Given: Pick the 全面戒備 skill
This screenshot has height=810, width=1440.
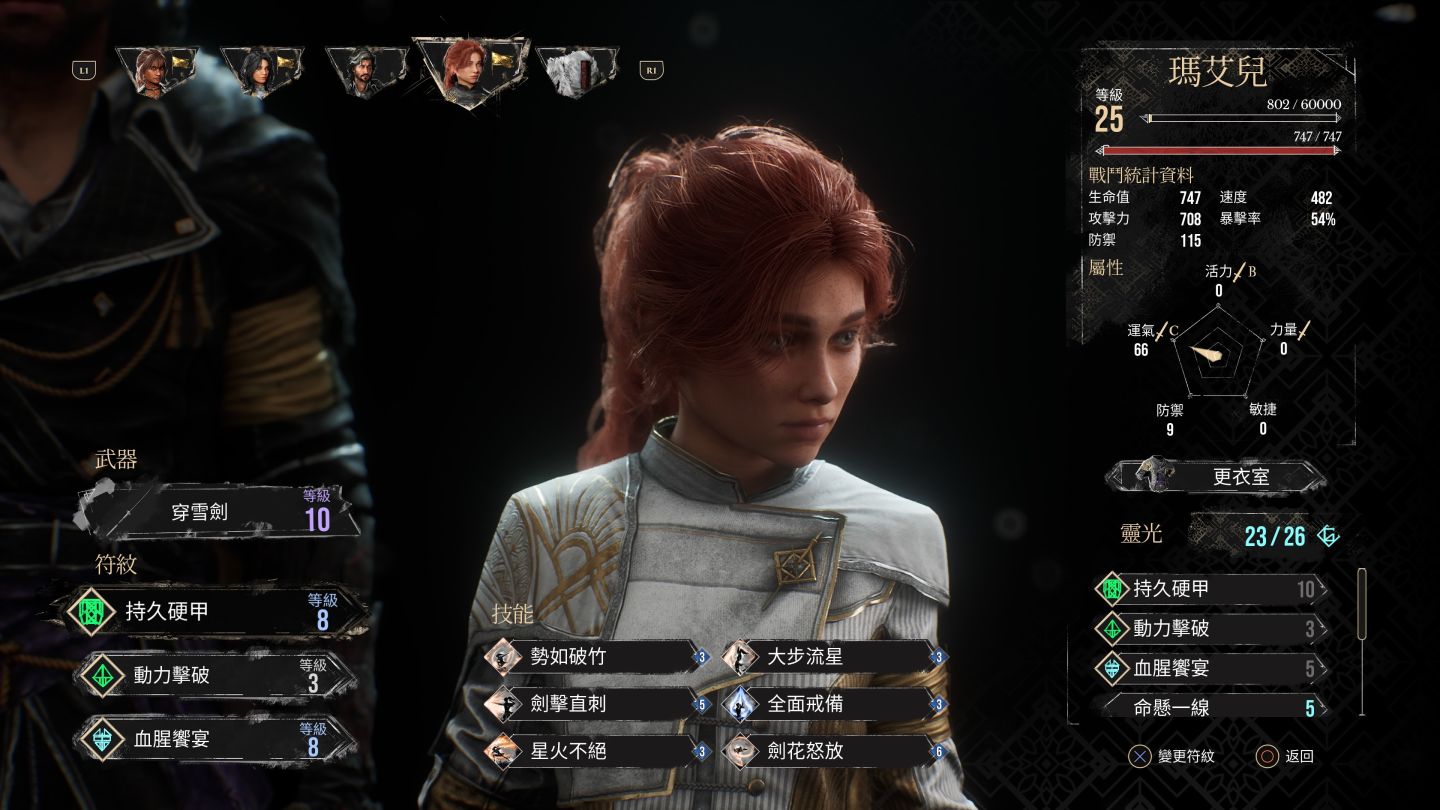Looking at the screenshot, I should (832, 704).
